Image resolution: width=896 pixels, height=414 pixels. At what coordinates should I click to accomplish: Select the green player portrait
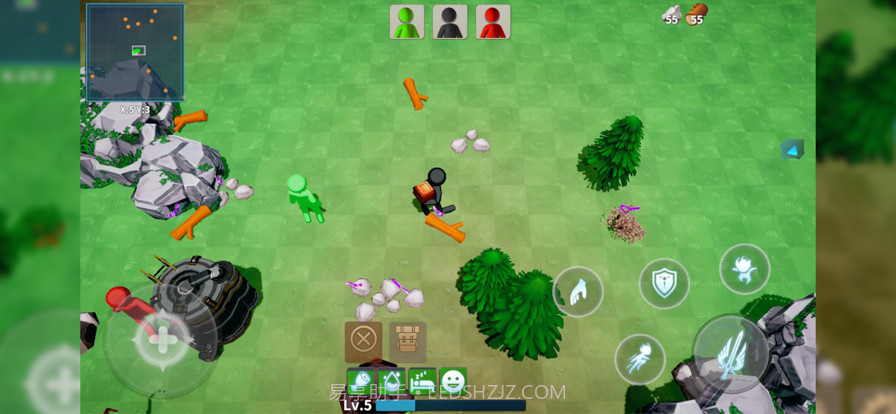[x=407, y=22]
